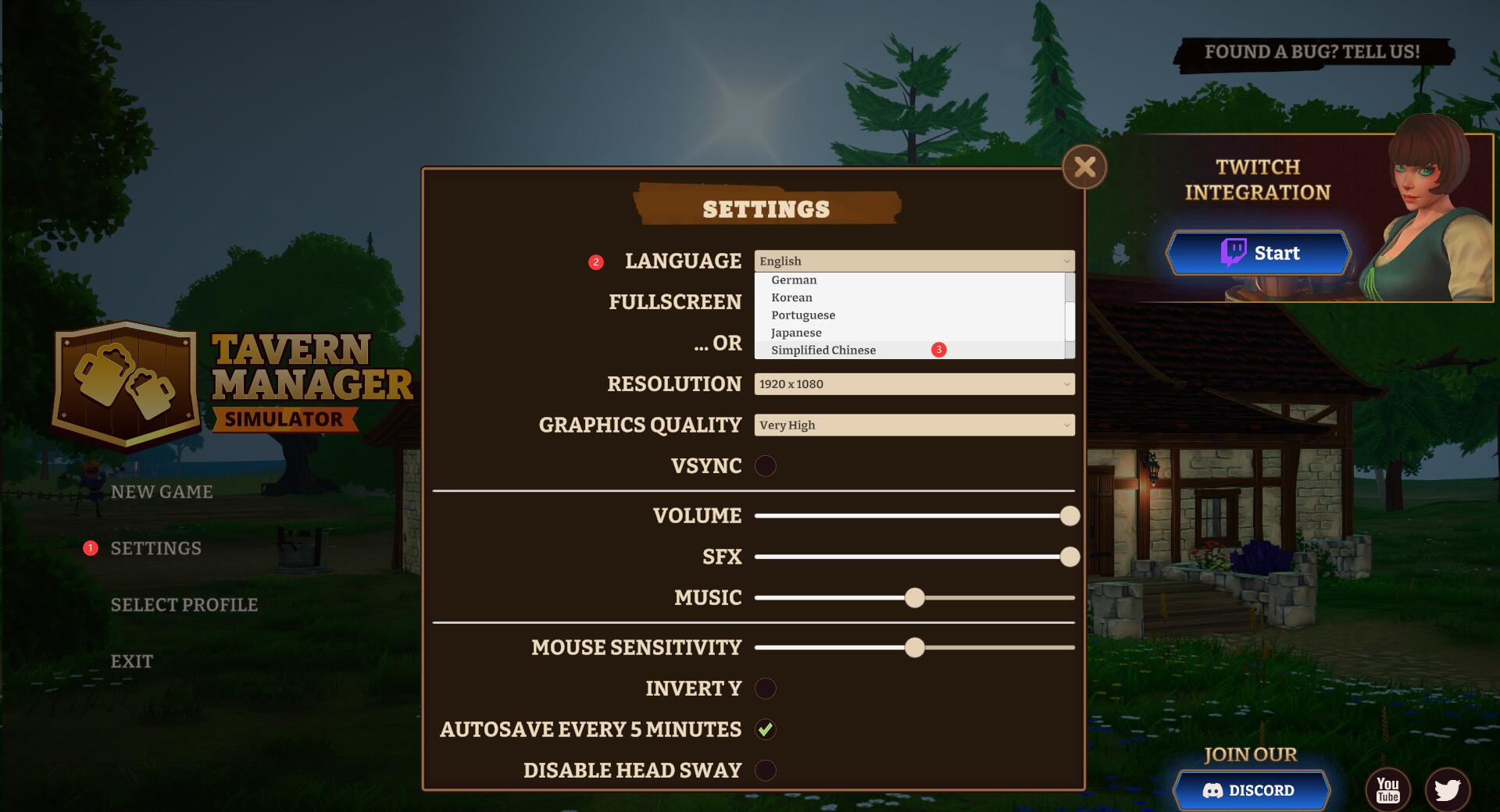Open the YouTube channel icon
Image resolution: width=1500 pixels, height=812 pixels.
click(x=1387, y=790)
